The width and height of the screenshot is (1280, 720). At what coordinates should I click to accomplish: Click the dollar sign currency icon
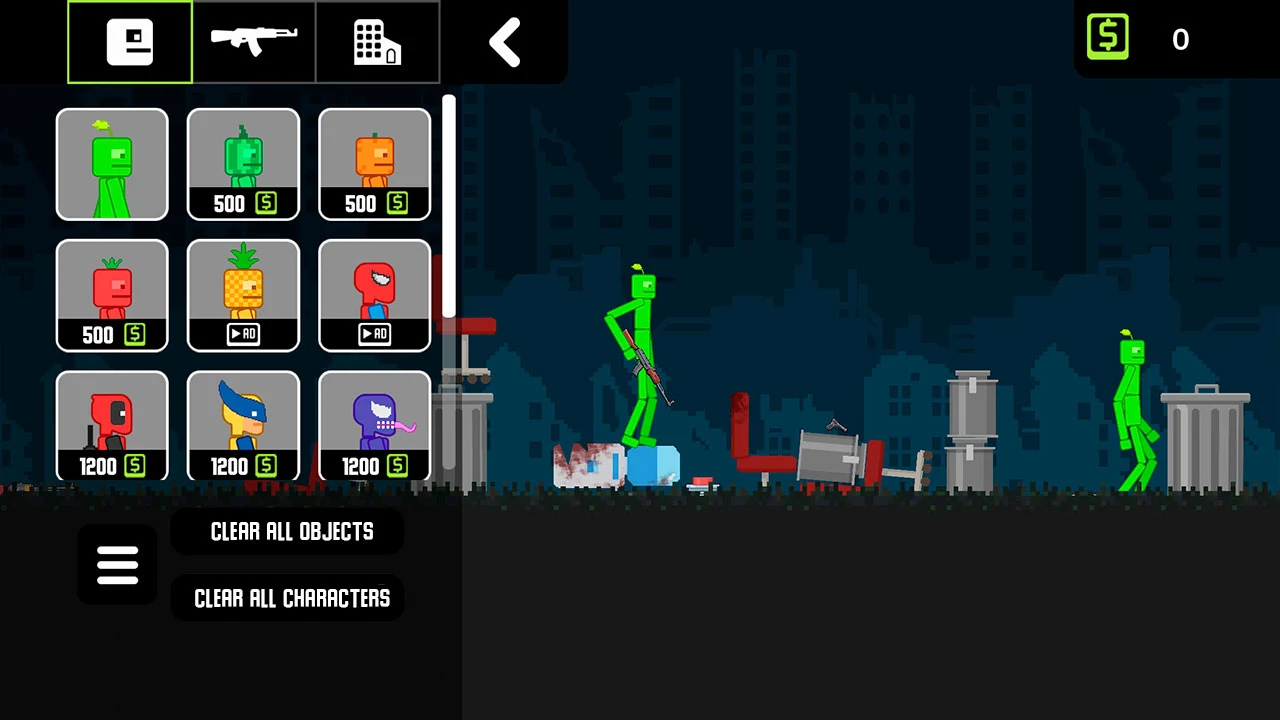tap(1107, 36)
